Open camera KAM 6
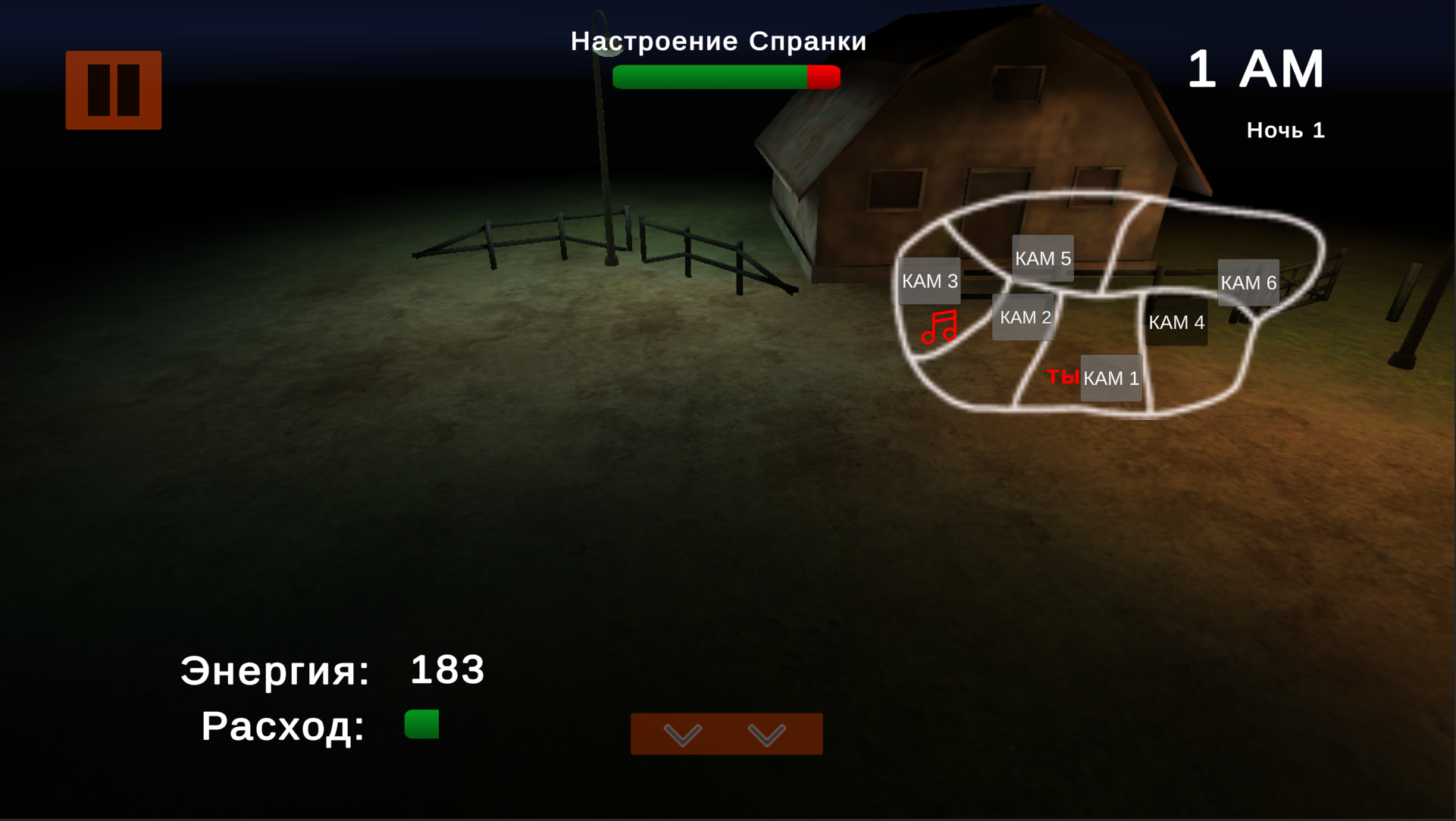Image resolution: width=1456 pixels, height=821 pixels. [x=1248, y=282]
